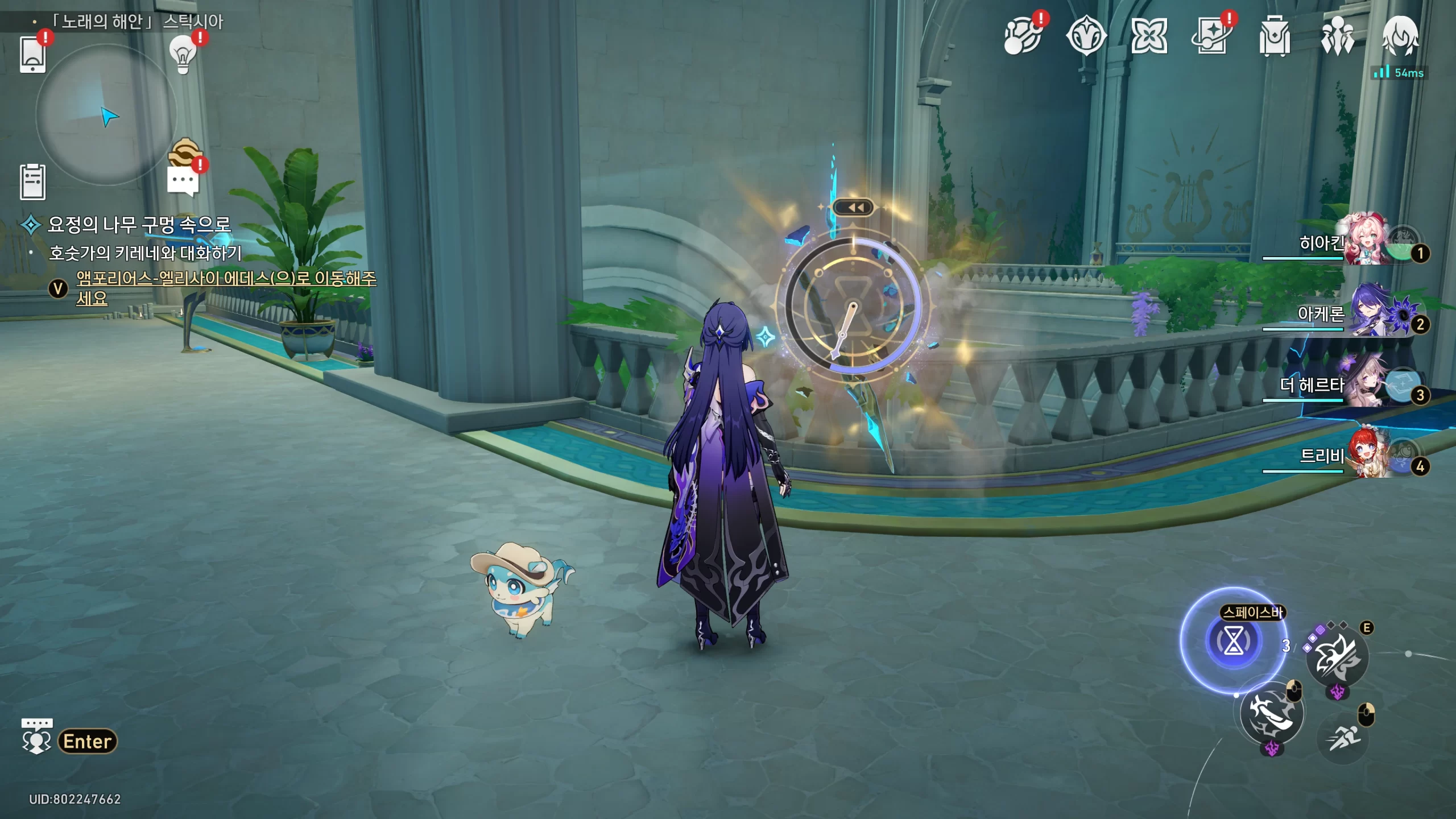Open the phone menu icon
Screen dimensions: 1456x819
[32, 54]
